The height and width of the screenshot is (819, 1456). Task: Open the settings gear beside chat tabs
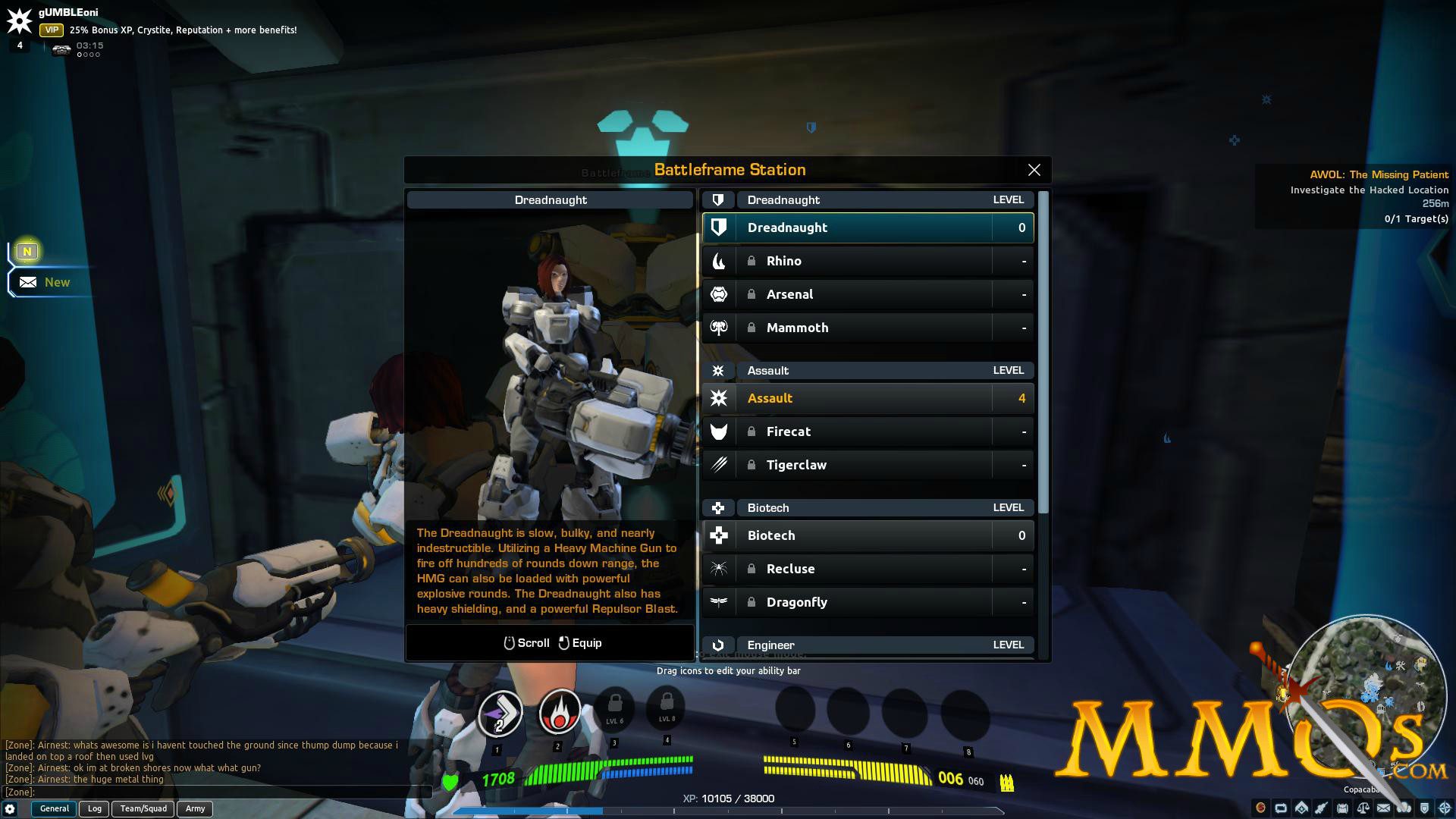[11, 809]
